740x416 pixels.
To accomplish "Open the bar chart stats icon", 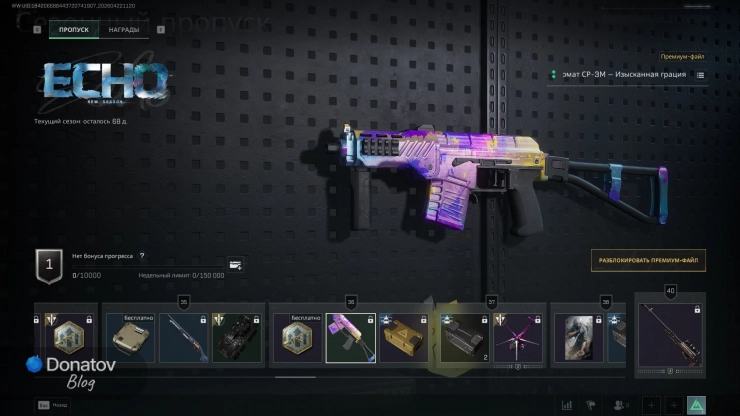I will (568, 405).
